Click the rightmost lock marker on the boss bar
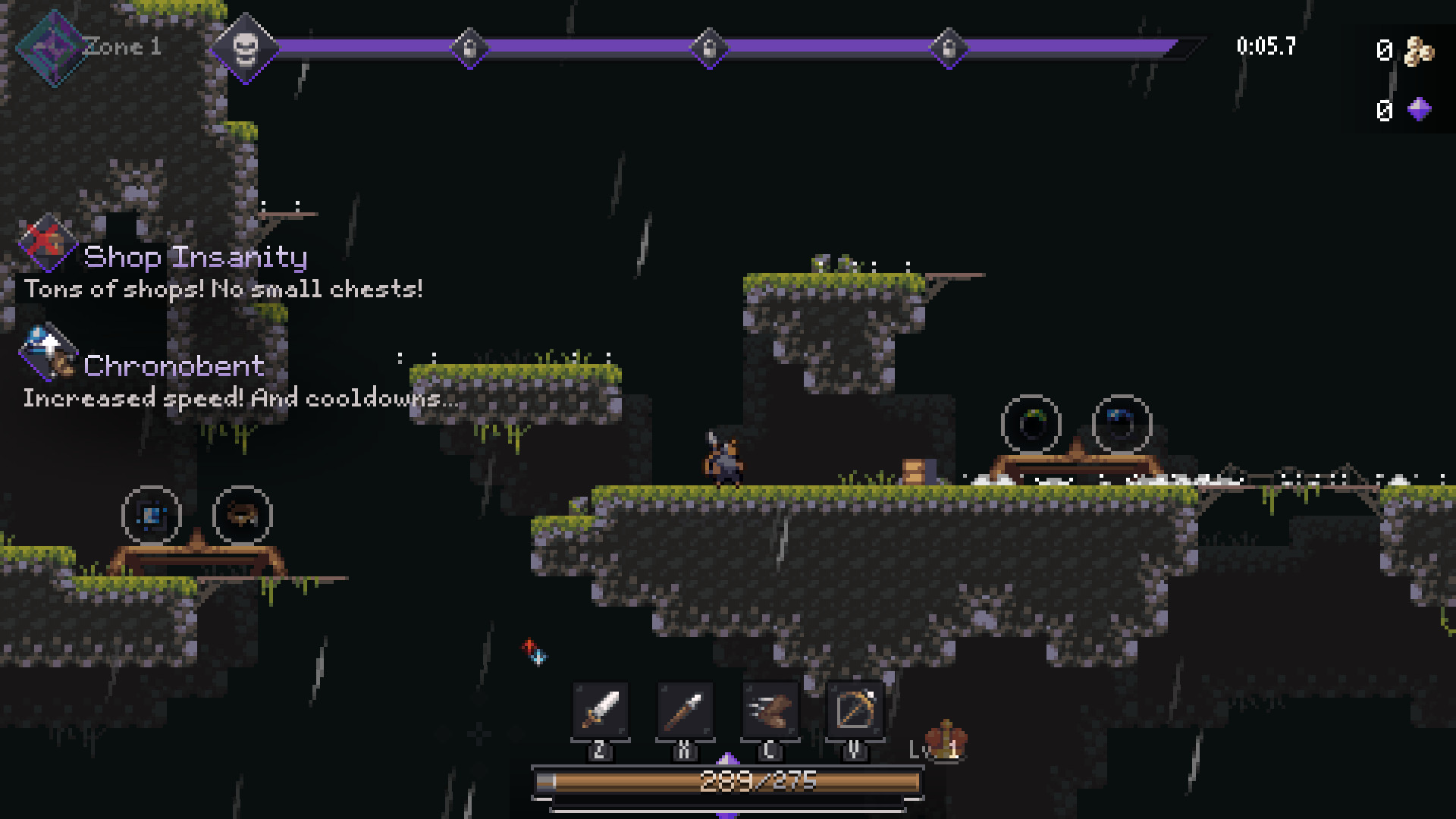Image resolution: width=1456 pixels, height=819 pixels. pyautogui.click(x=949, y=48)
